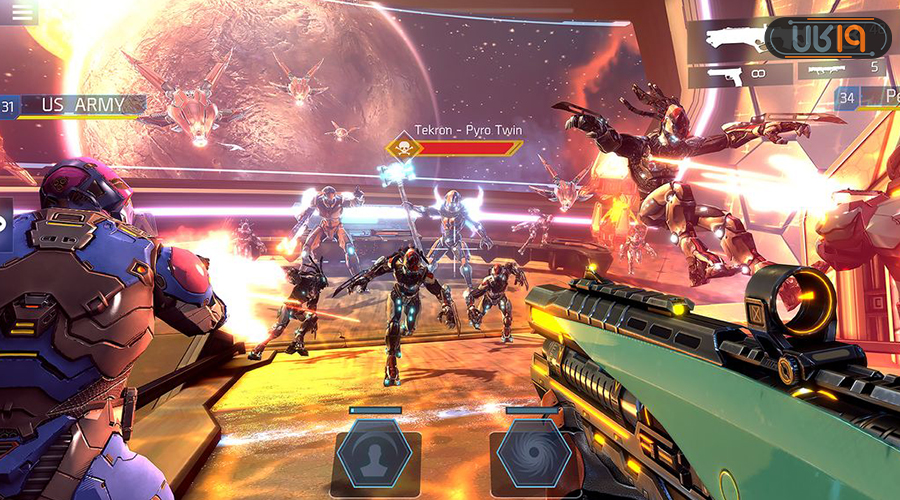
Task: Activate the player silhouette ability
Action: [x=375, y=460]
